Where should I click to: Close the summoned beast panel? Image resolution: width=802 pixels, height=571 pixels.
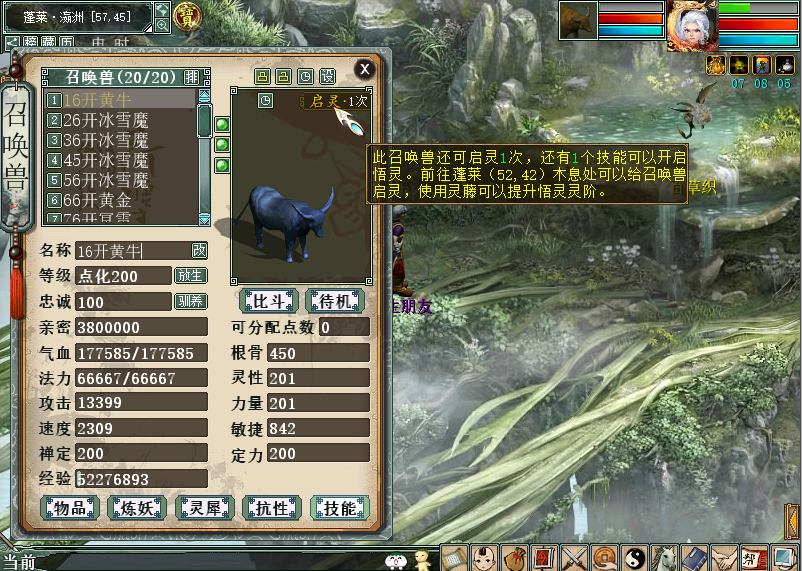[365, 69]
